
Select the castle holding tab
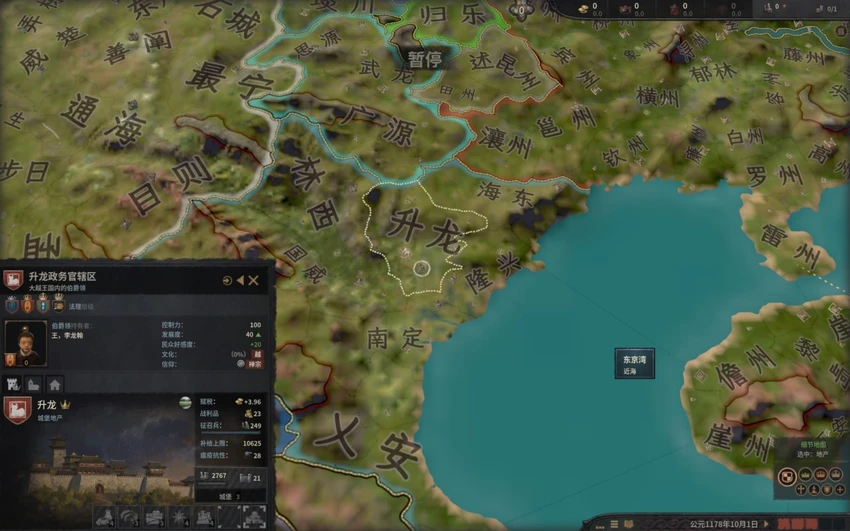point(14,384)
